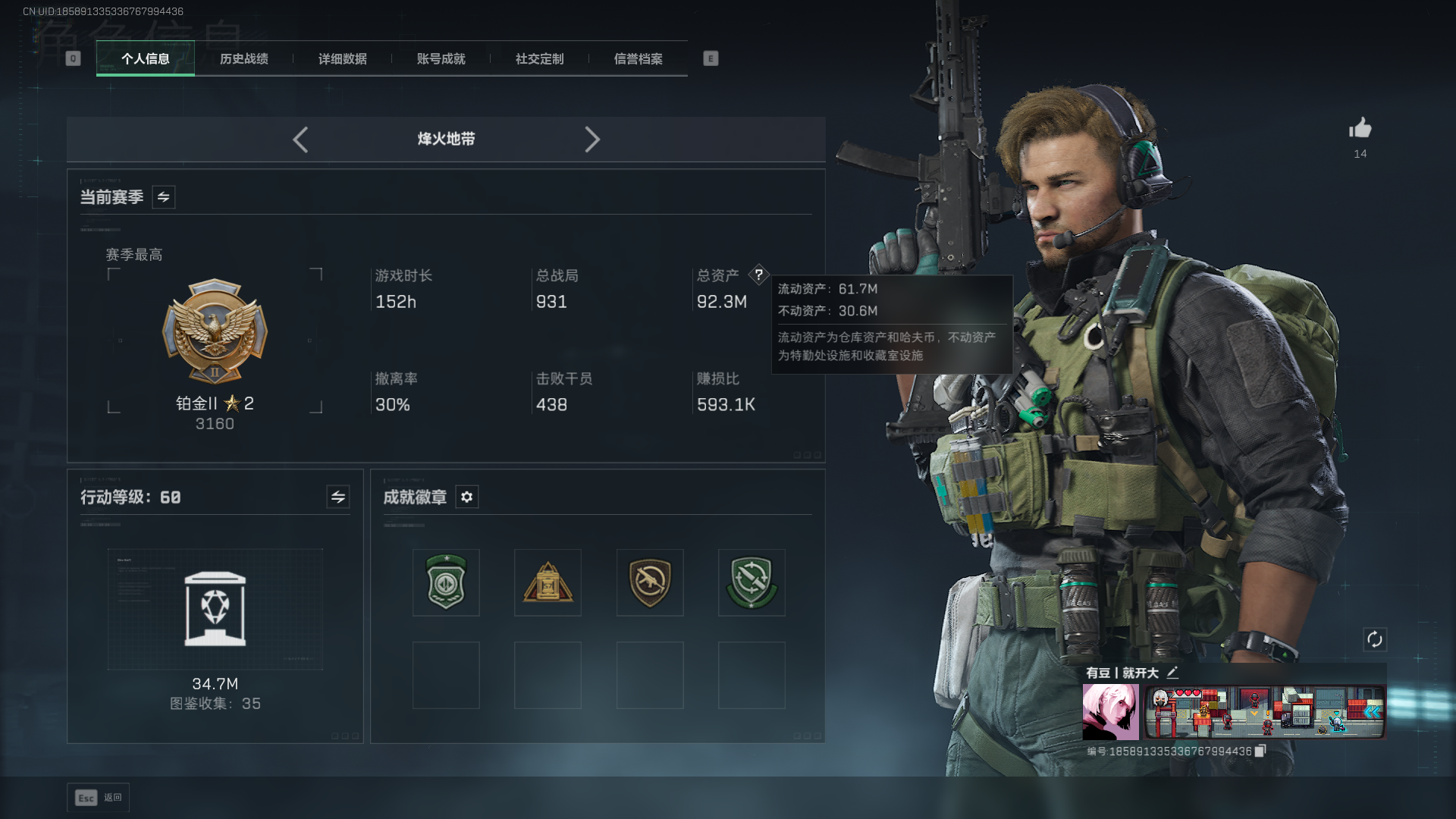
Task: Toggle the 当前赛季 season swap button
Action: tap(164, 197)
